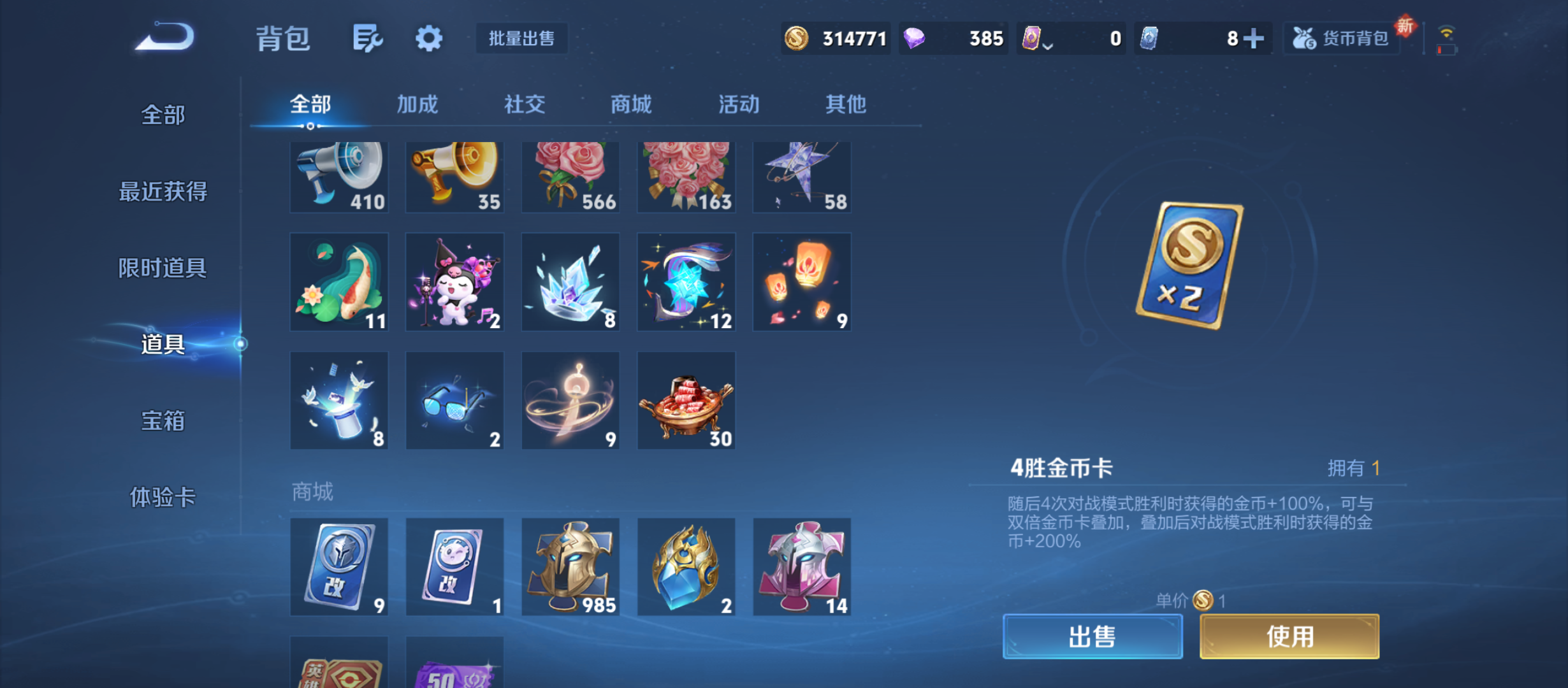The height and width of the screenshot is (688, 1568).
Task: Select 宝箱 in the left sidebar
Action: coord(163,422)
